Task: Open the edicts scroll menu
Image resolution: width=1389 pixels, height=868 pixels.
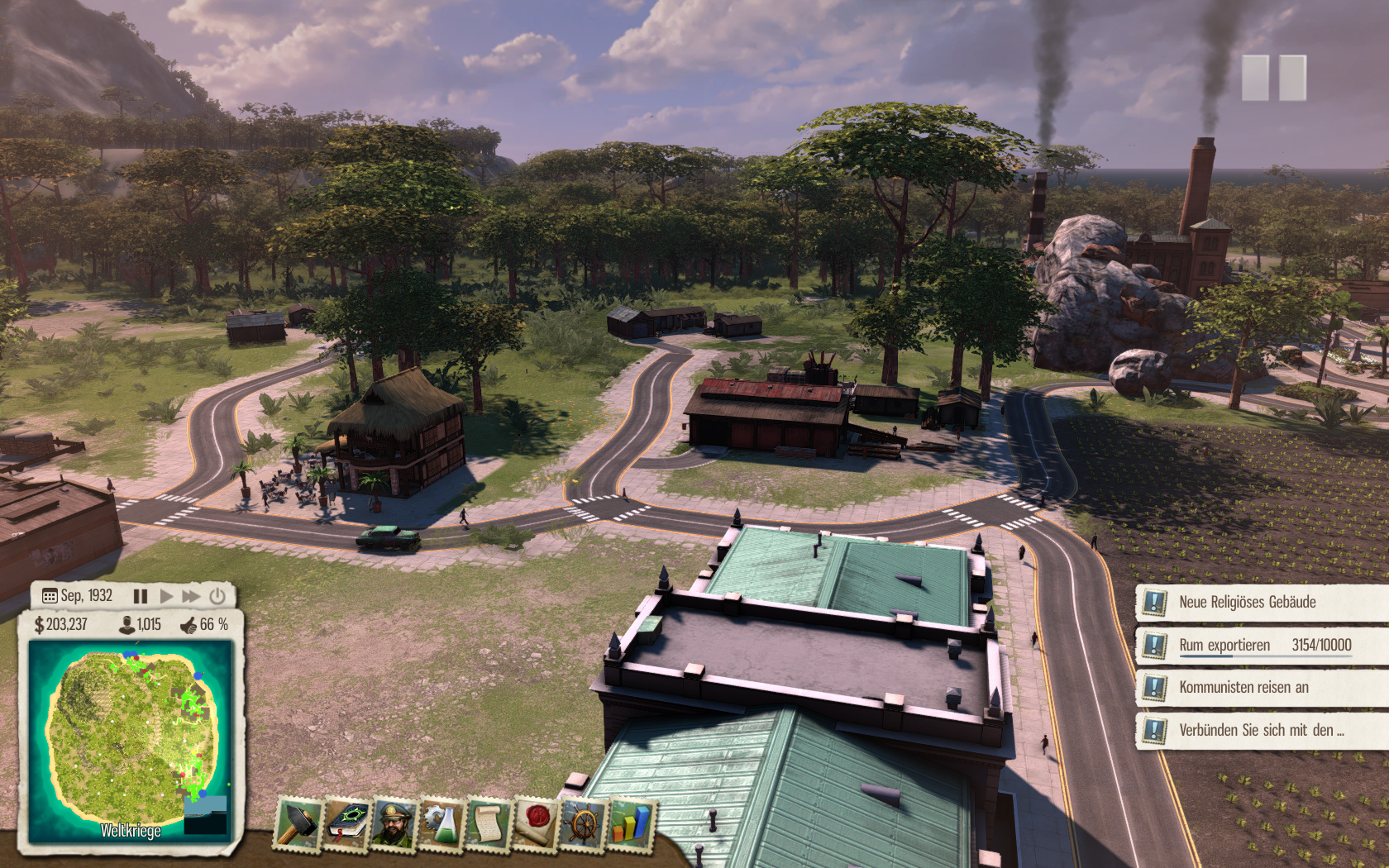Action: [x=489, y=823]
